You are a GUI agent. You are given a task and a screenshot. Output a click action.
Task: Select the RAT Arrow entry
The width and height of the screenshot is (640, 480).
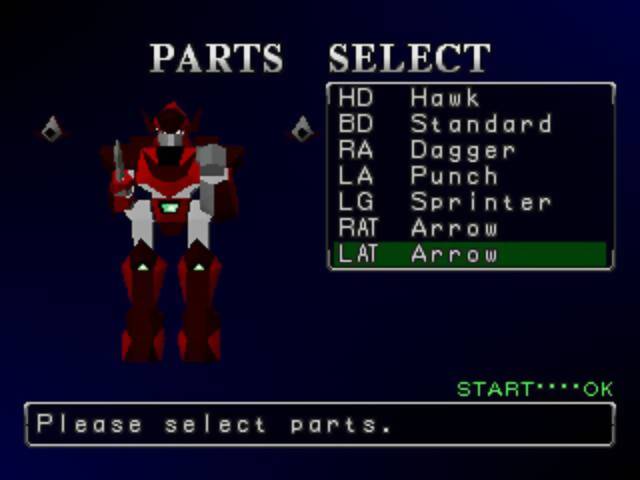coord(470,228)
